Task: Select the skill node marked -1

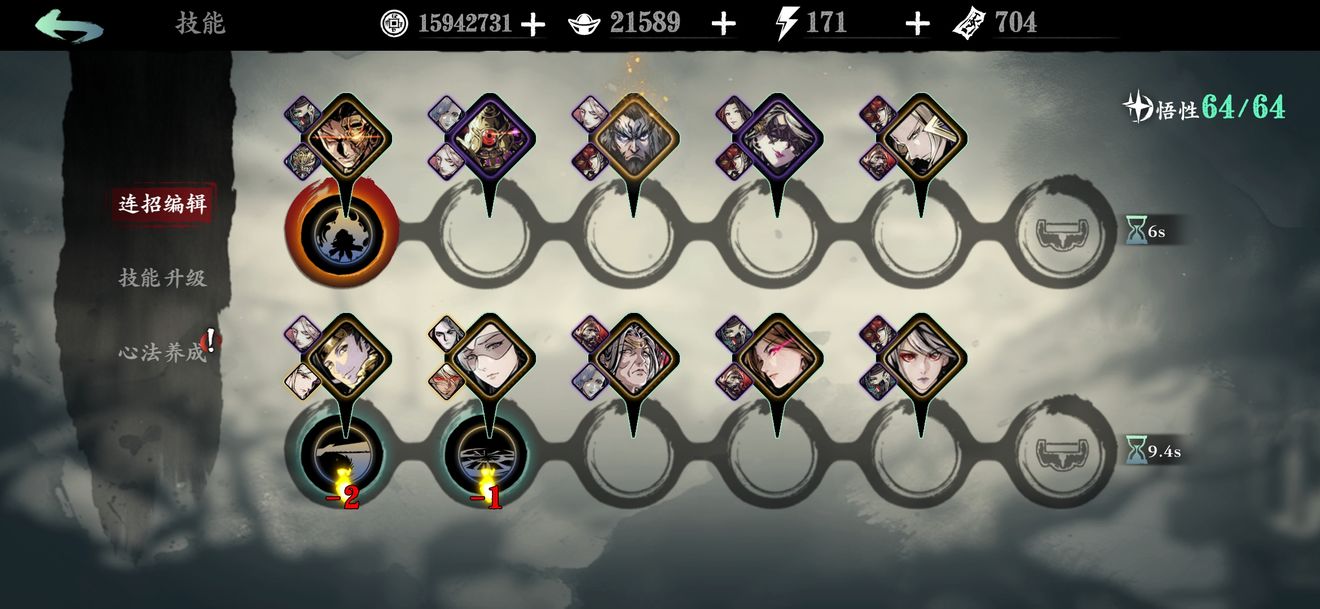Action: (x=487, y=452)
